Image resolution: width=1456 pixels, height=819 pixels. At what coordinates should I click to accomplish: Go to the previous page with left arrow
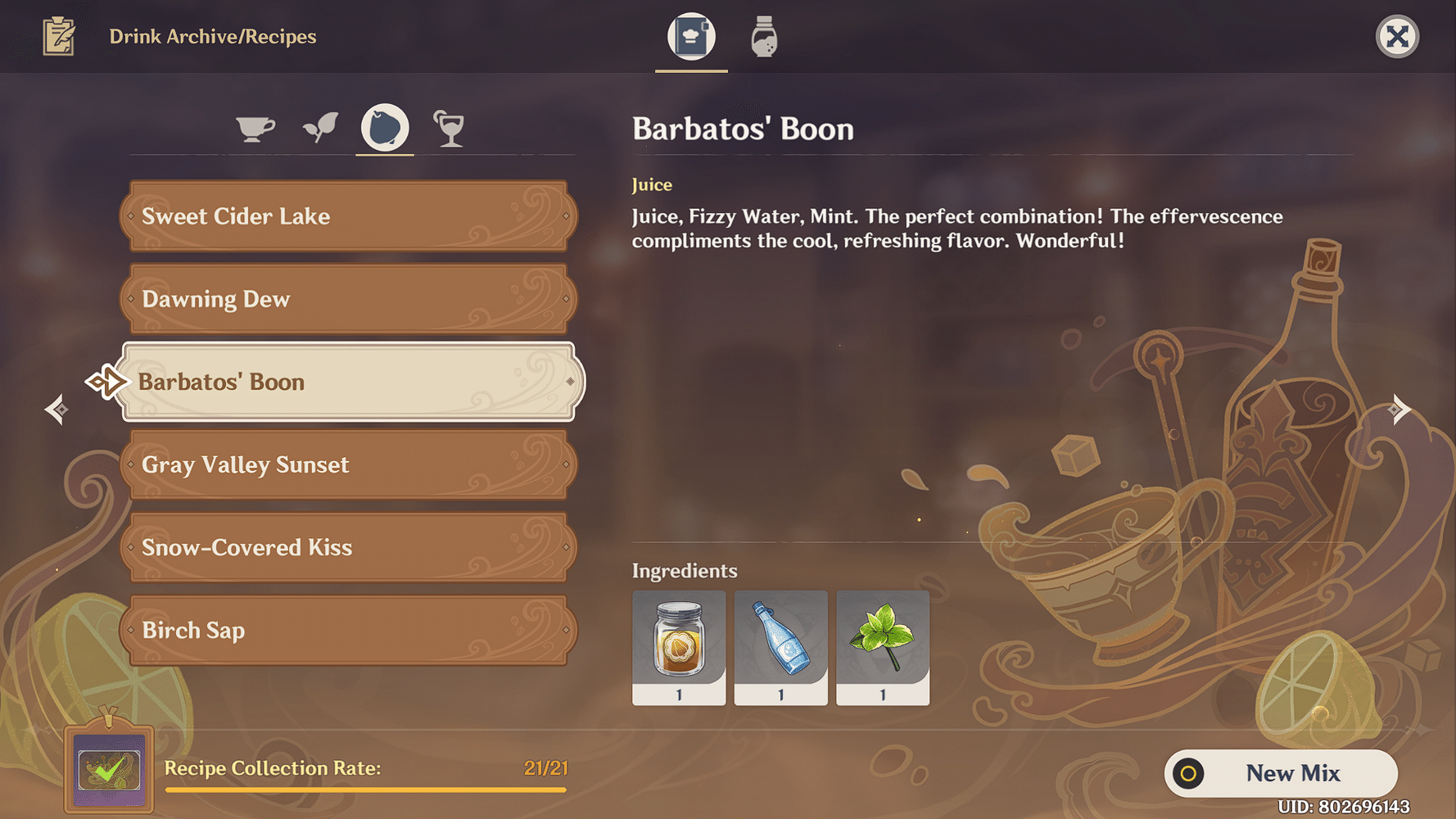pyautogui.click(x=57, y=409)
